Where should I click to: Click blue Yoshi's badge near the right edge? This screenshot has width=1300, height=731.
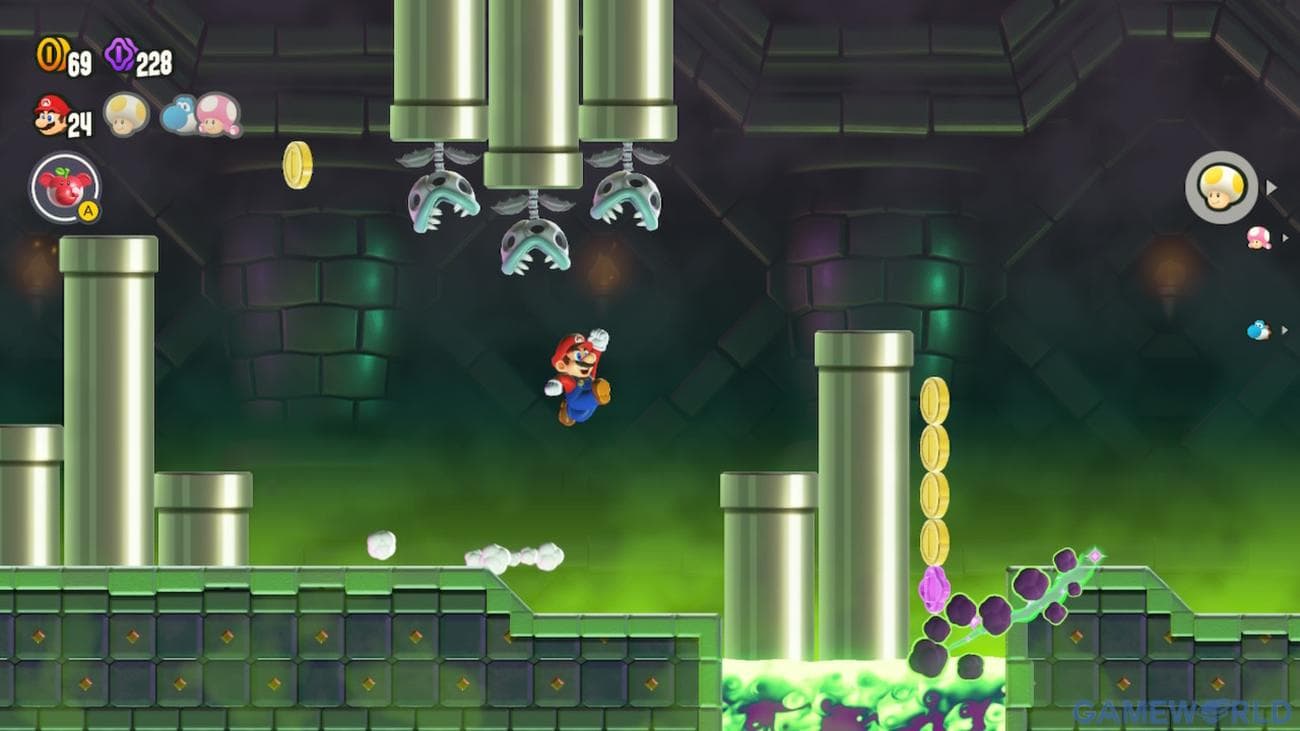pyautogui.click(x=1259, y=329)
